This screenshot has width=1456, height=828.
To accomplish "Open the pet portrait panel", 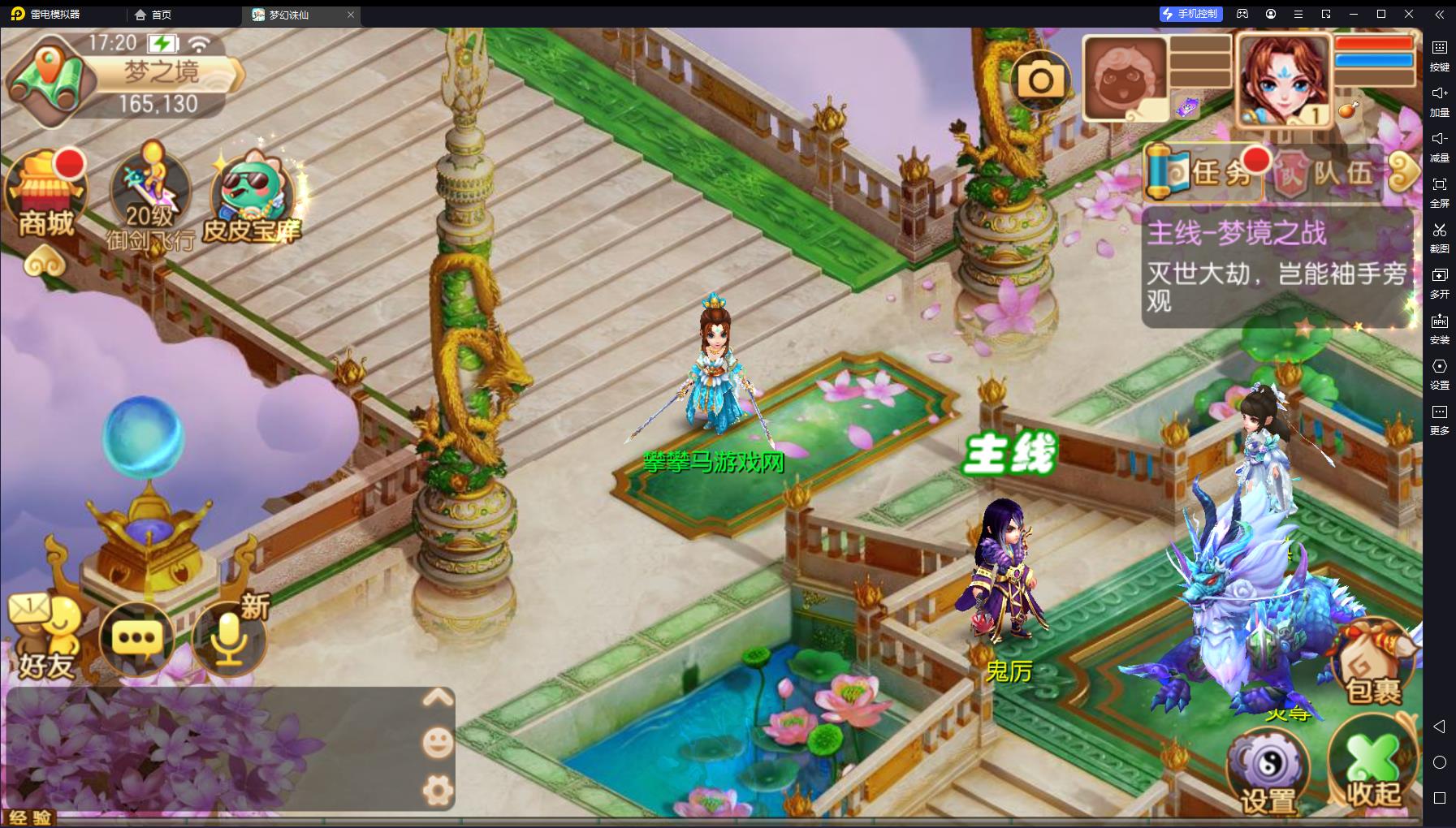I will pyautogui.click(x=1125, y=79).
